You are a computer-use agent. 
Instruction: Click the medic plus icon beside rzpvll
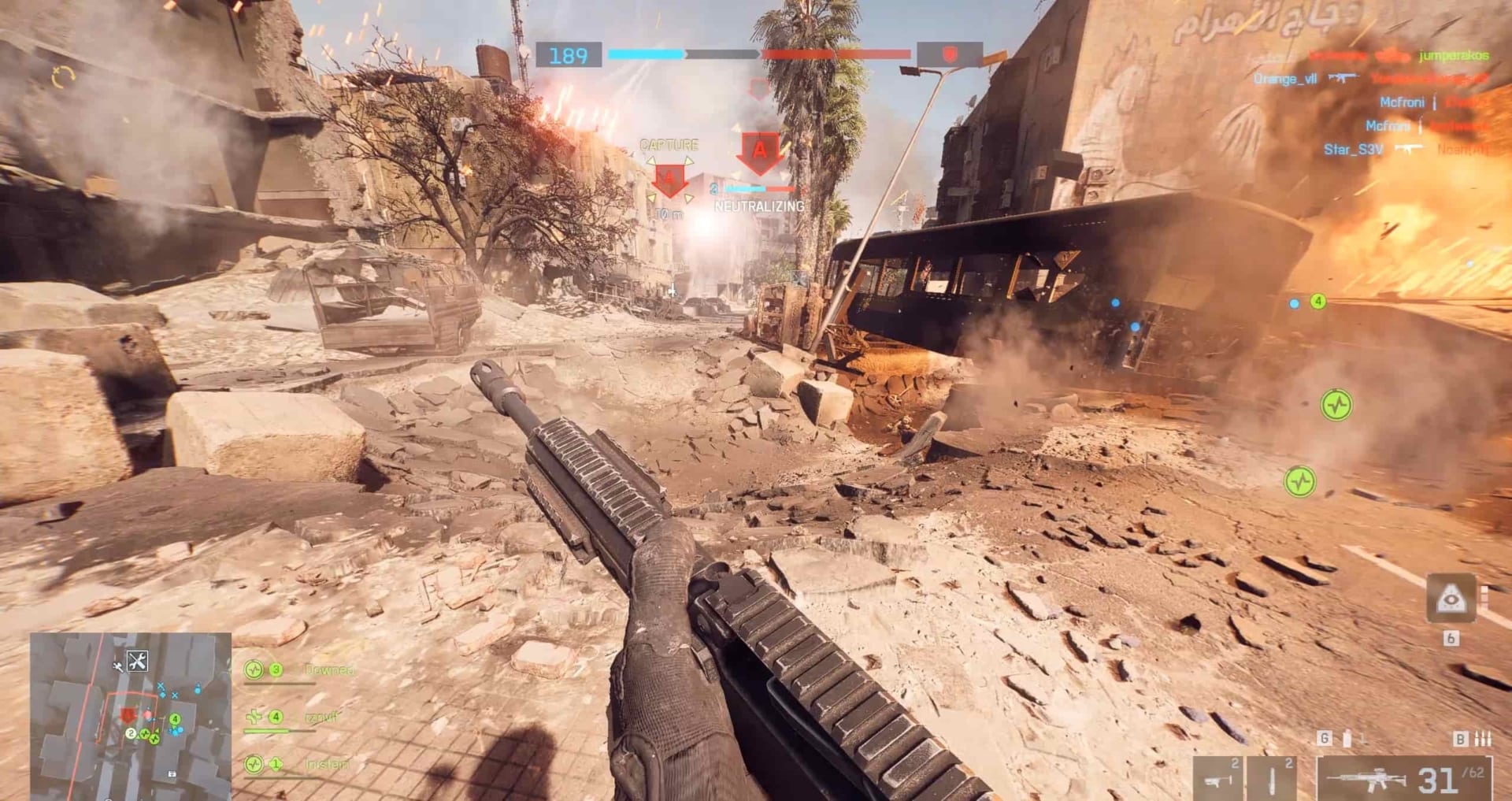(x=254, y=717)
